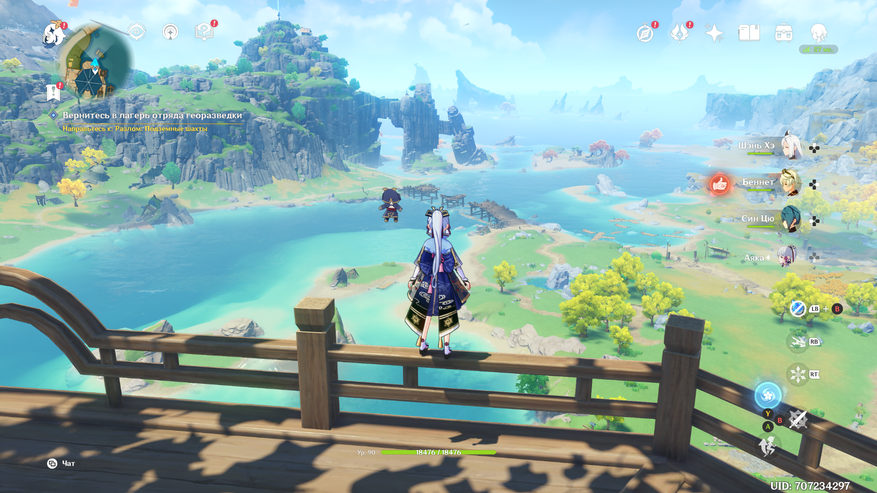The image size is (877, 493).
Task: Switch to party member Син Цю
Action: tap(790, 219)
